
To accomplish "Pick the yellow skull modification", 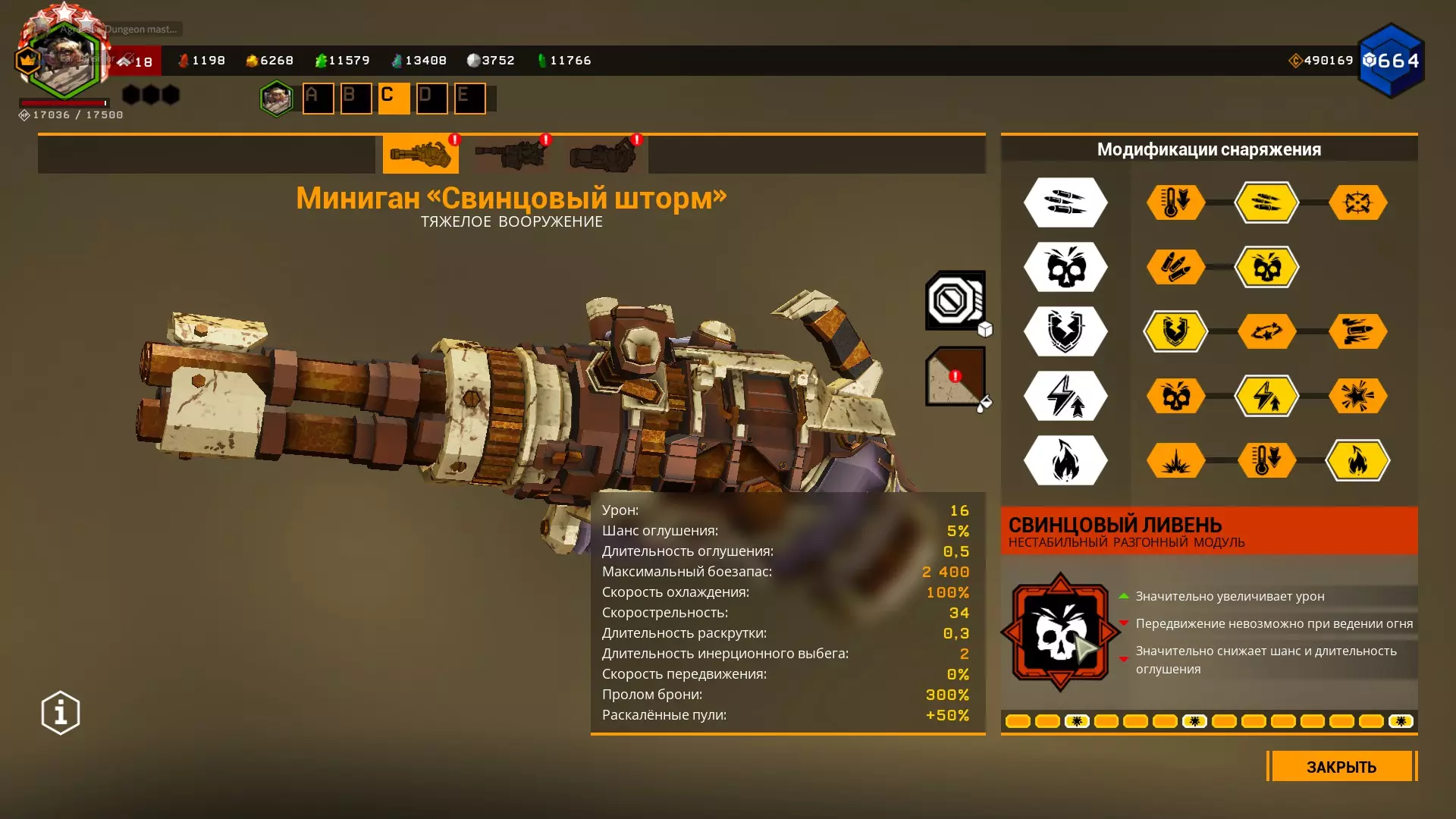I will click(1266, 267).
